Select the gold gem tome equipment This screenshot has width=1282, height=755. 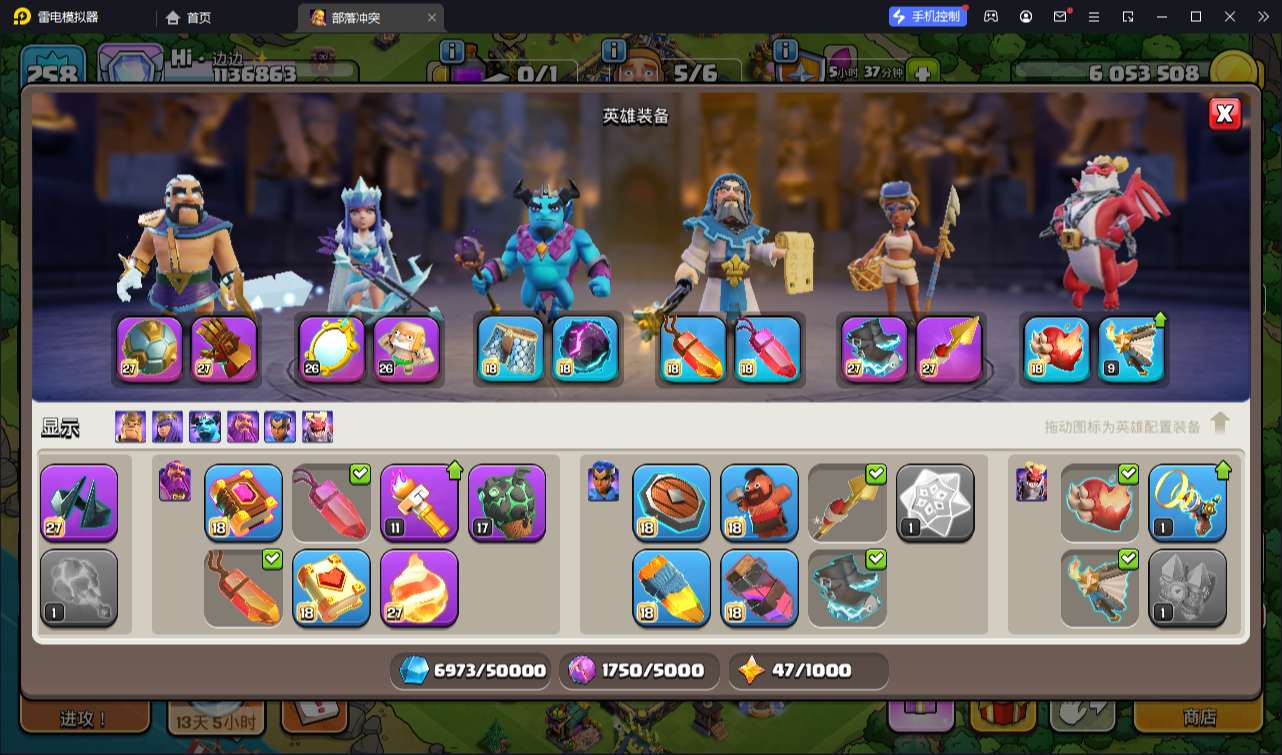[x=243, y=502]
